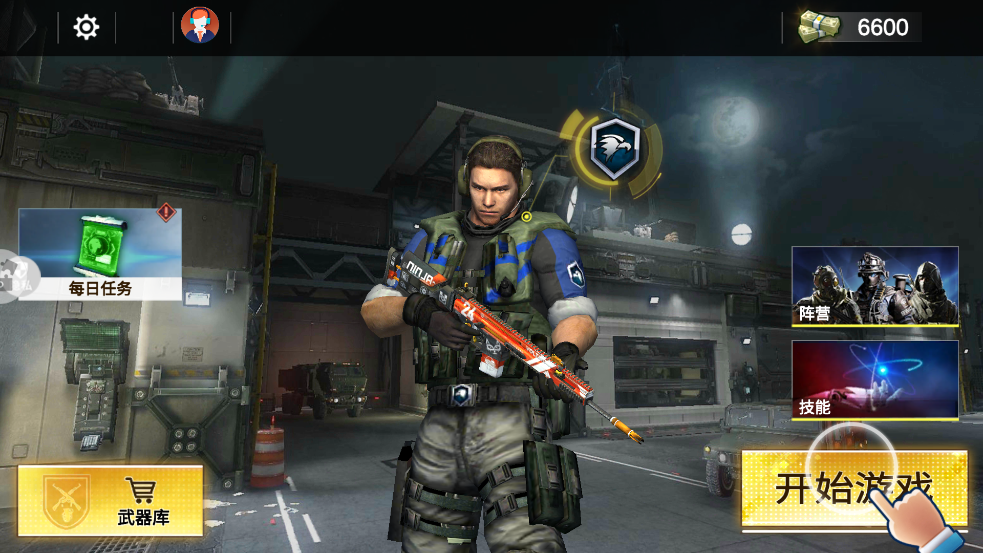Open the 阵营 faction panel

tap(875, 286)
